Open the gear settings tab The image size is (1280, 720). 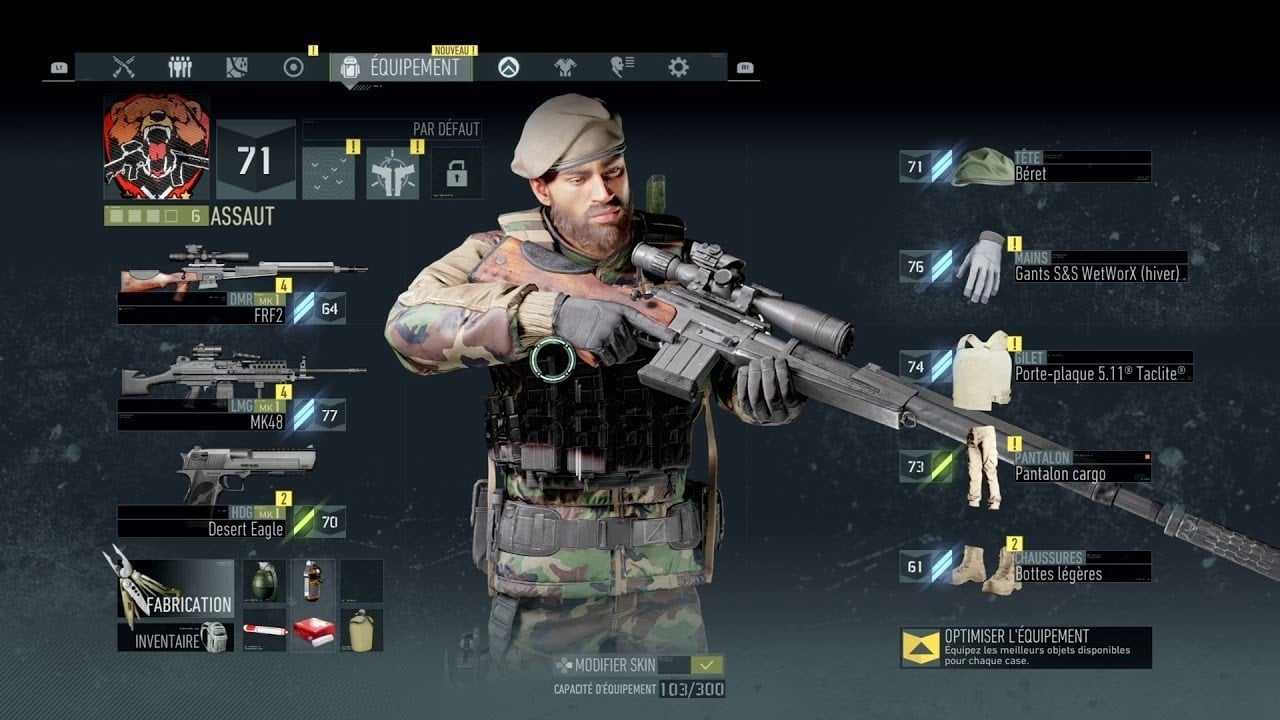pos(678,67)
